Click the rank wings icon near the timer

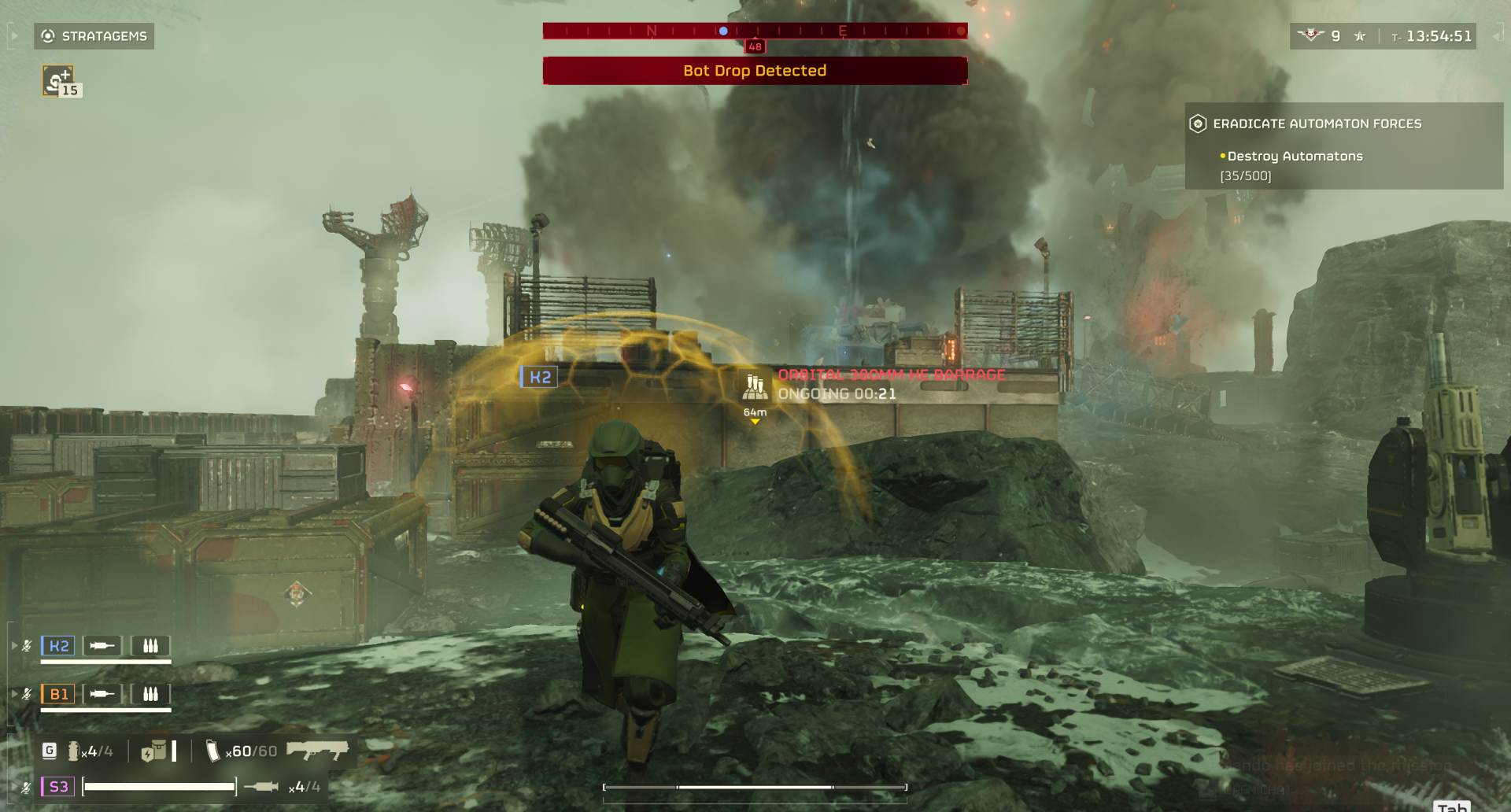pos(1309,35)
